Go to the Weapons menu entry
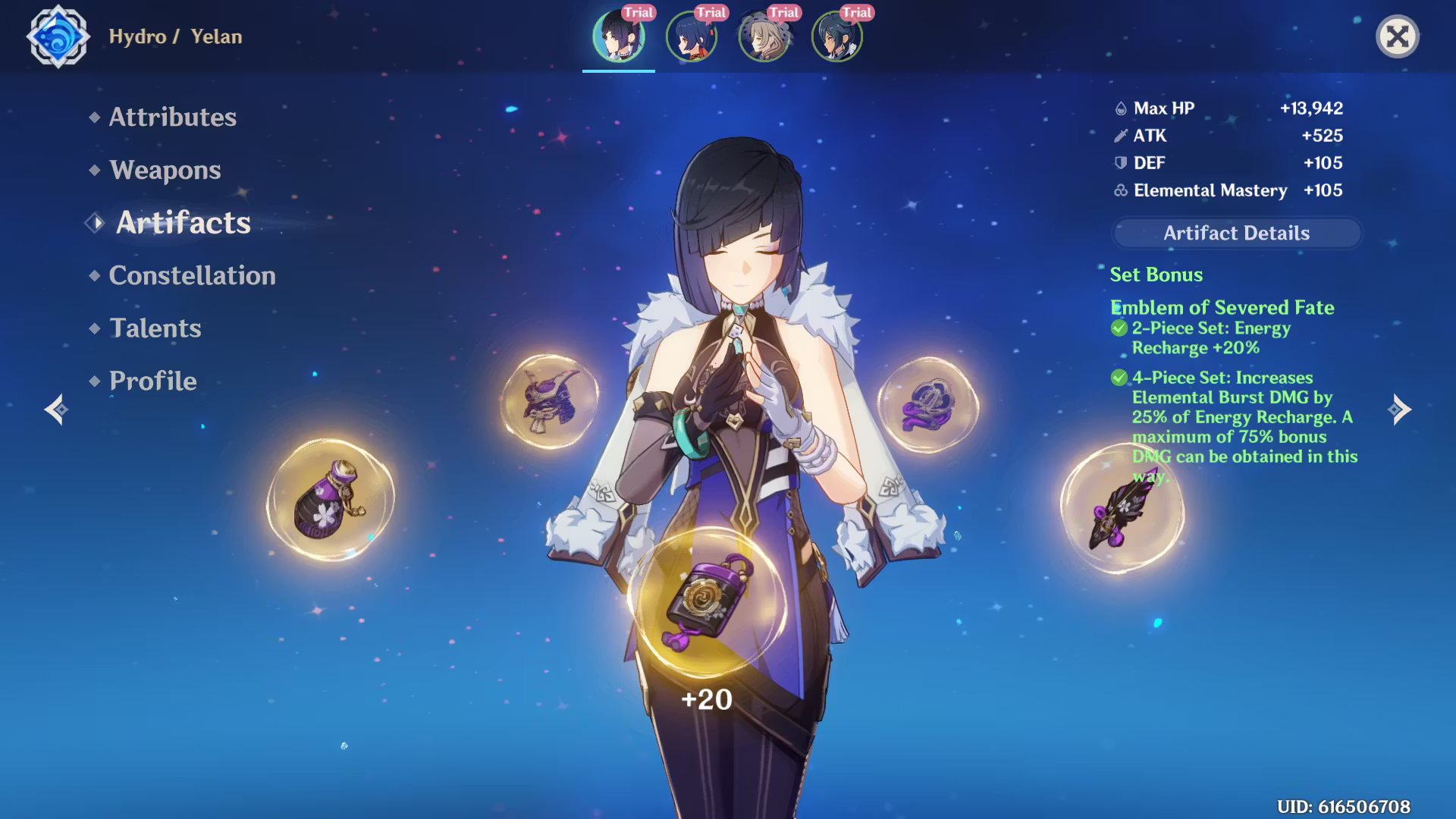This screenshot has height=819, width=1456. coord(165,170)
